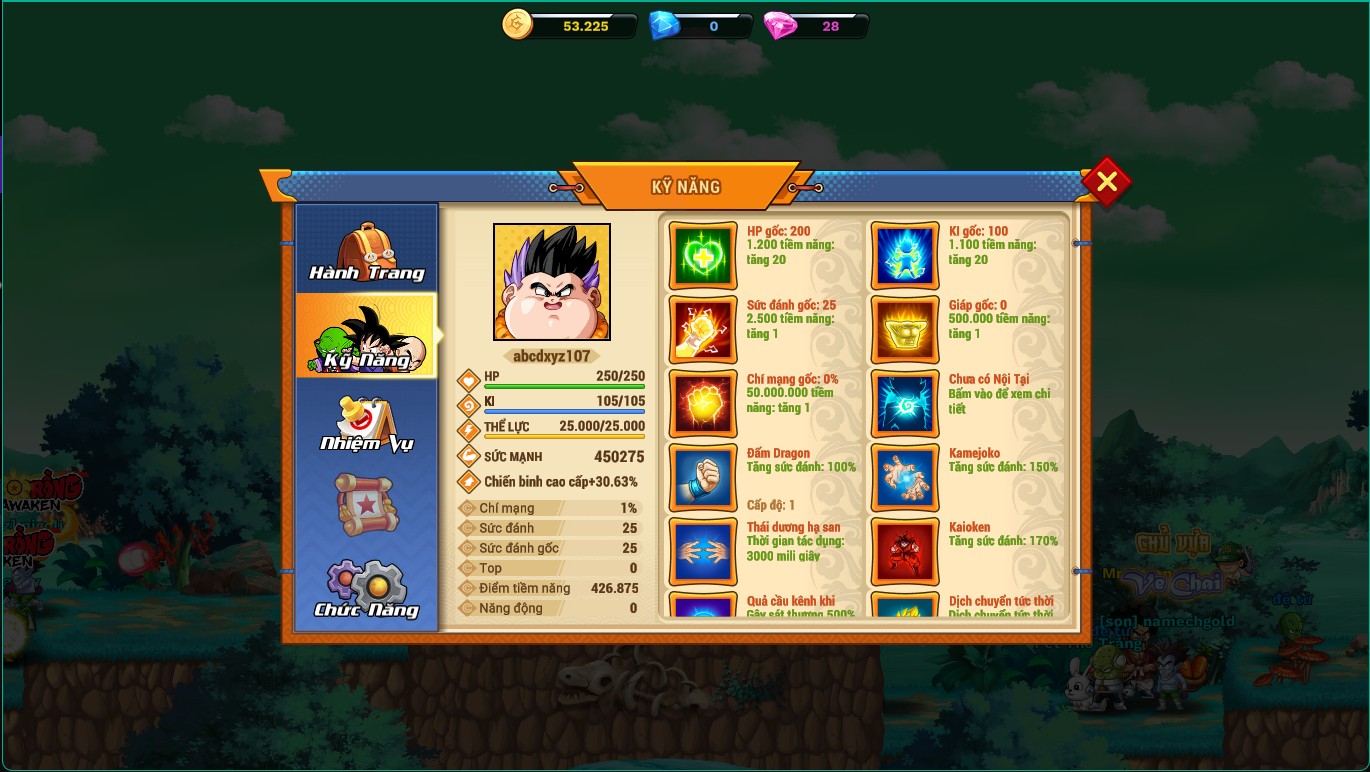The width and height of the screenshot is (1370, 772).
Task: View Nội Tại passive details icon
Action: 905,404
